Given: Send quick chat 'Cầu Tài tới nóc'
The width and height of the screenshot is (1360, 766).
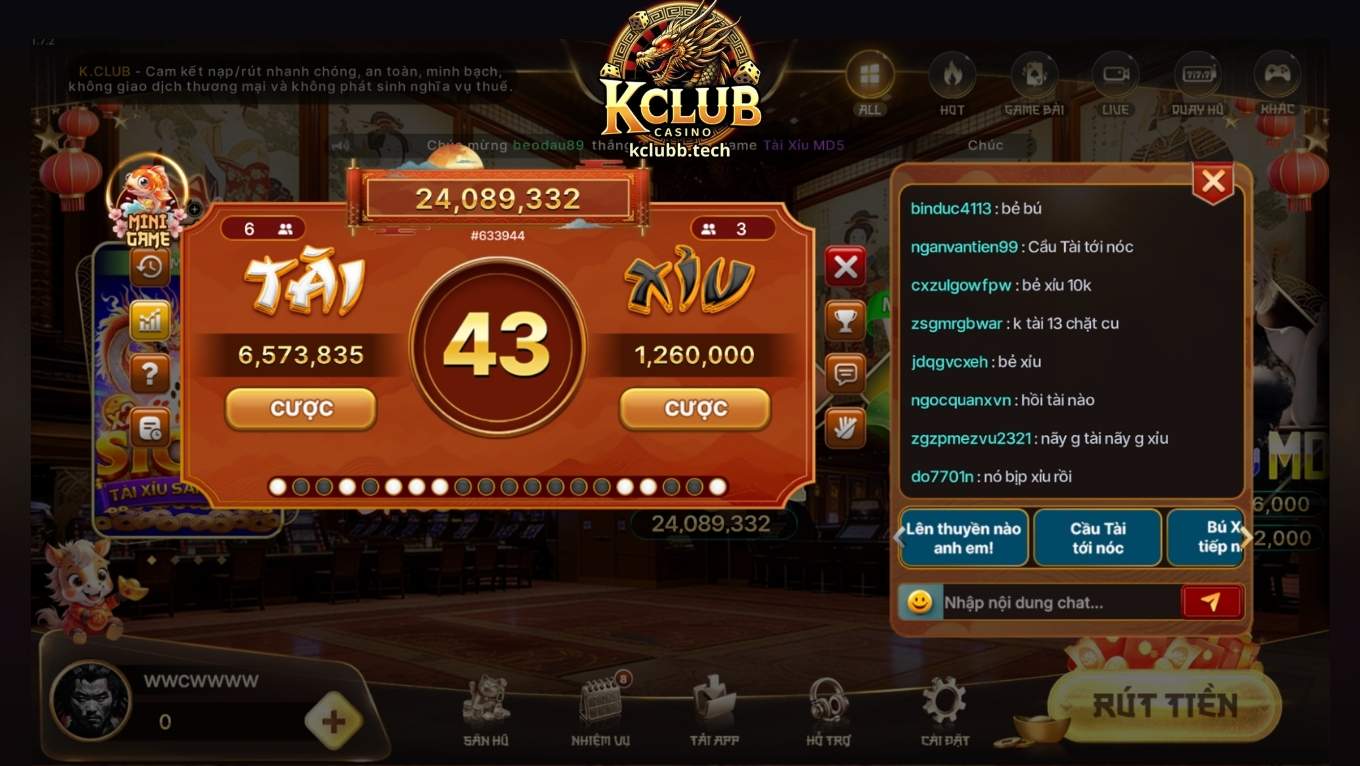Looking at the screenshot, I should click(x=1097, y=537).
